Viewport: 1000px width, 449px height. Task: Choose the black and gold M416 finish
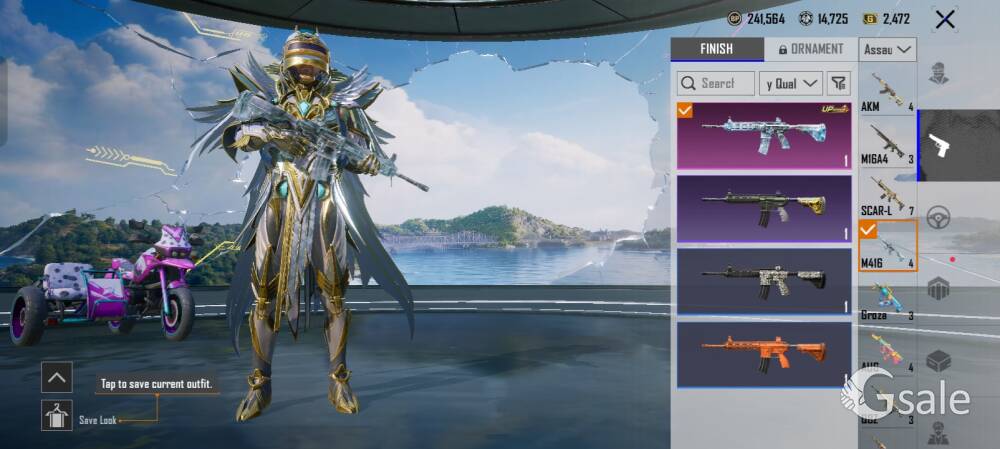[764, 208]
